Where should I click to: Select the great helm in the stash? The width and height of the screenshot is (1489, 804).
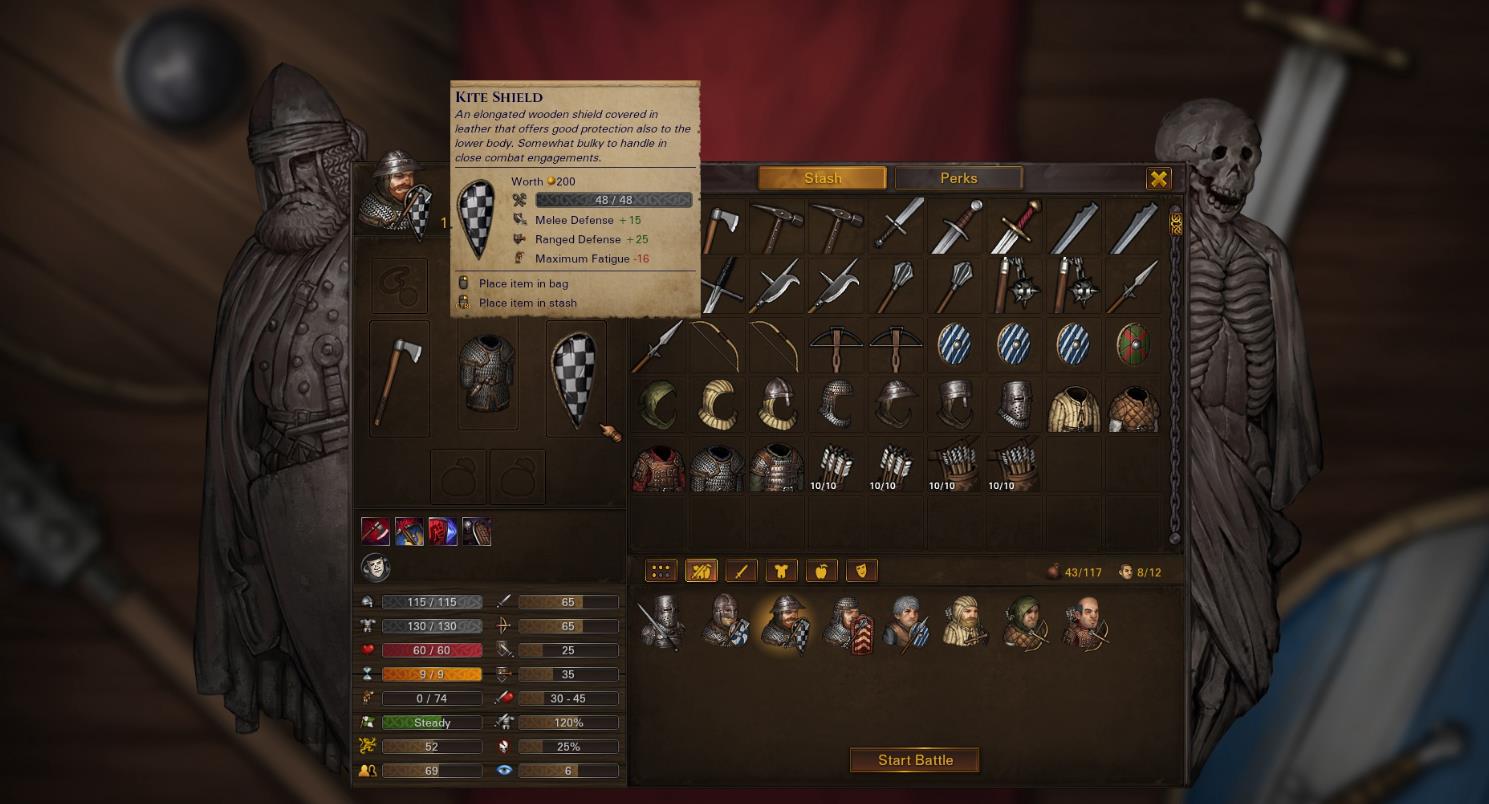1014,405
